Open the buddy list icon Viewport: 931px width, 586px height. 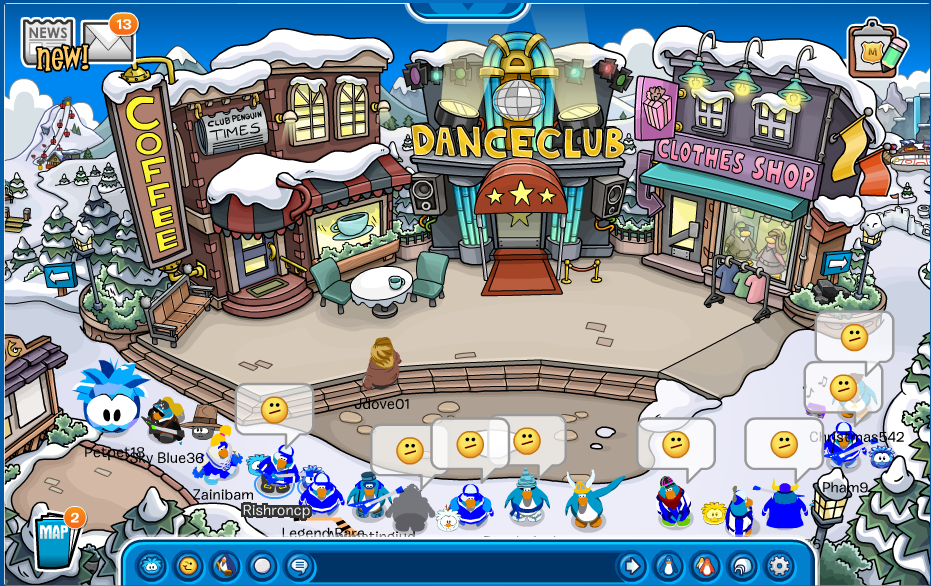click(705, 566)
